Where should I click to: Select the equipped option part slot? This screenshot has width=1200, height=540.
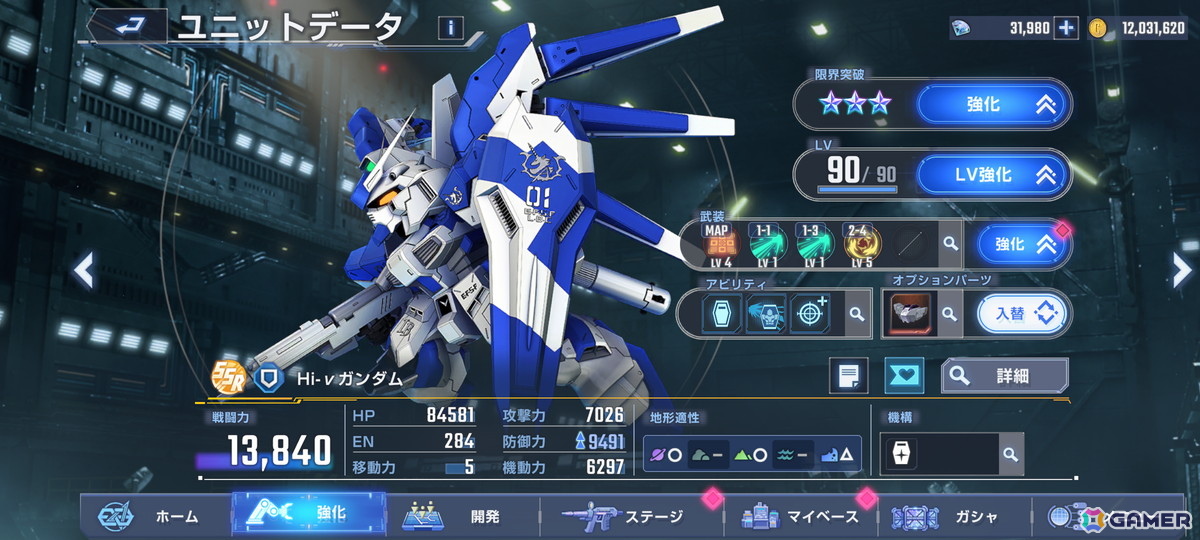tap(911, 314)
